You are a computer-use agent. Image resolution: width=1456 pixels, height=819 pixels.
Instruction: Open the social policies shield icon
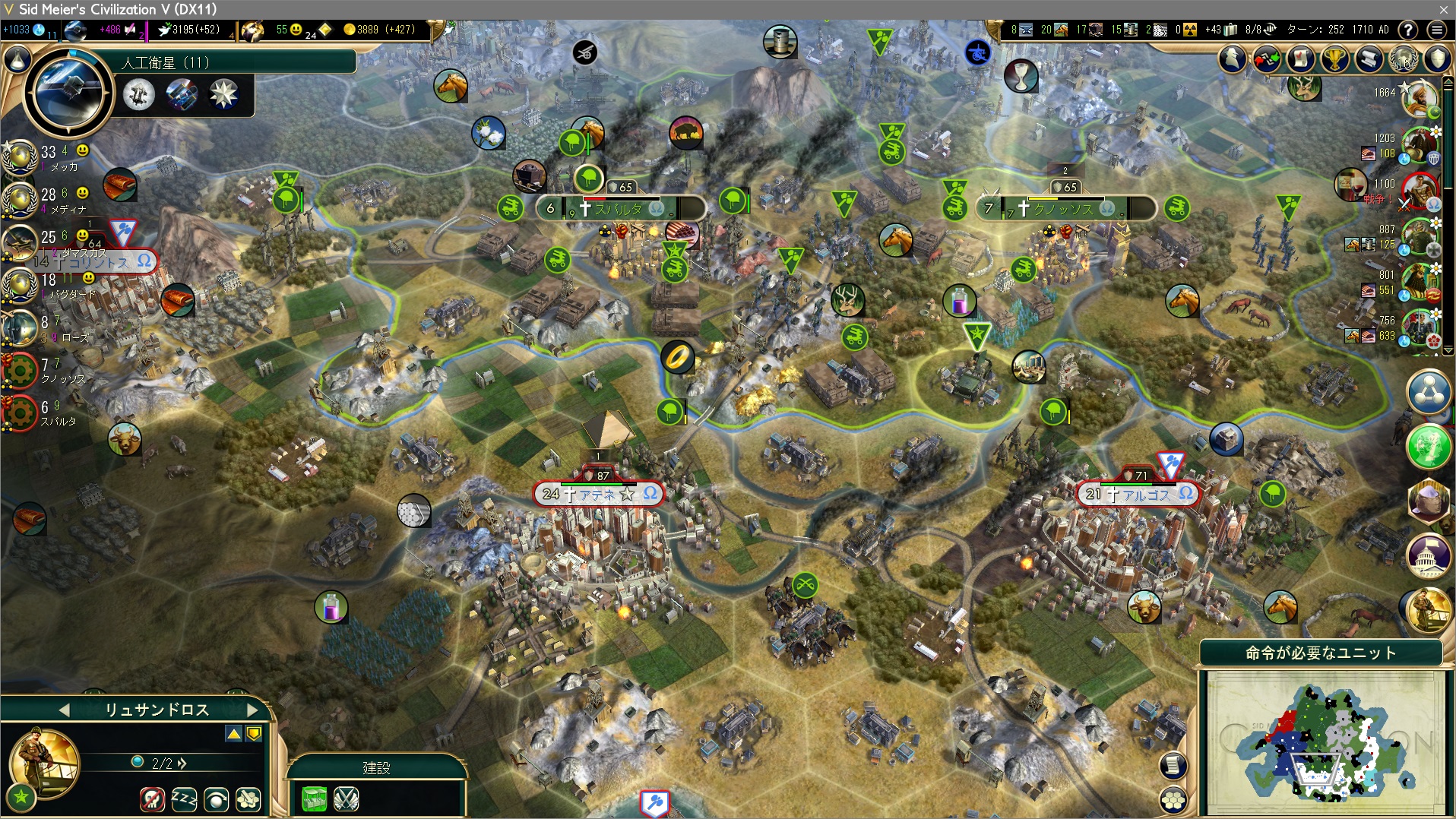tap(1437, 58)
